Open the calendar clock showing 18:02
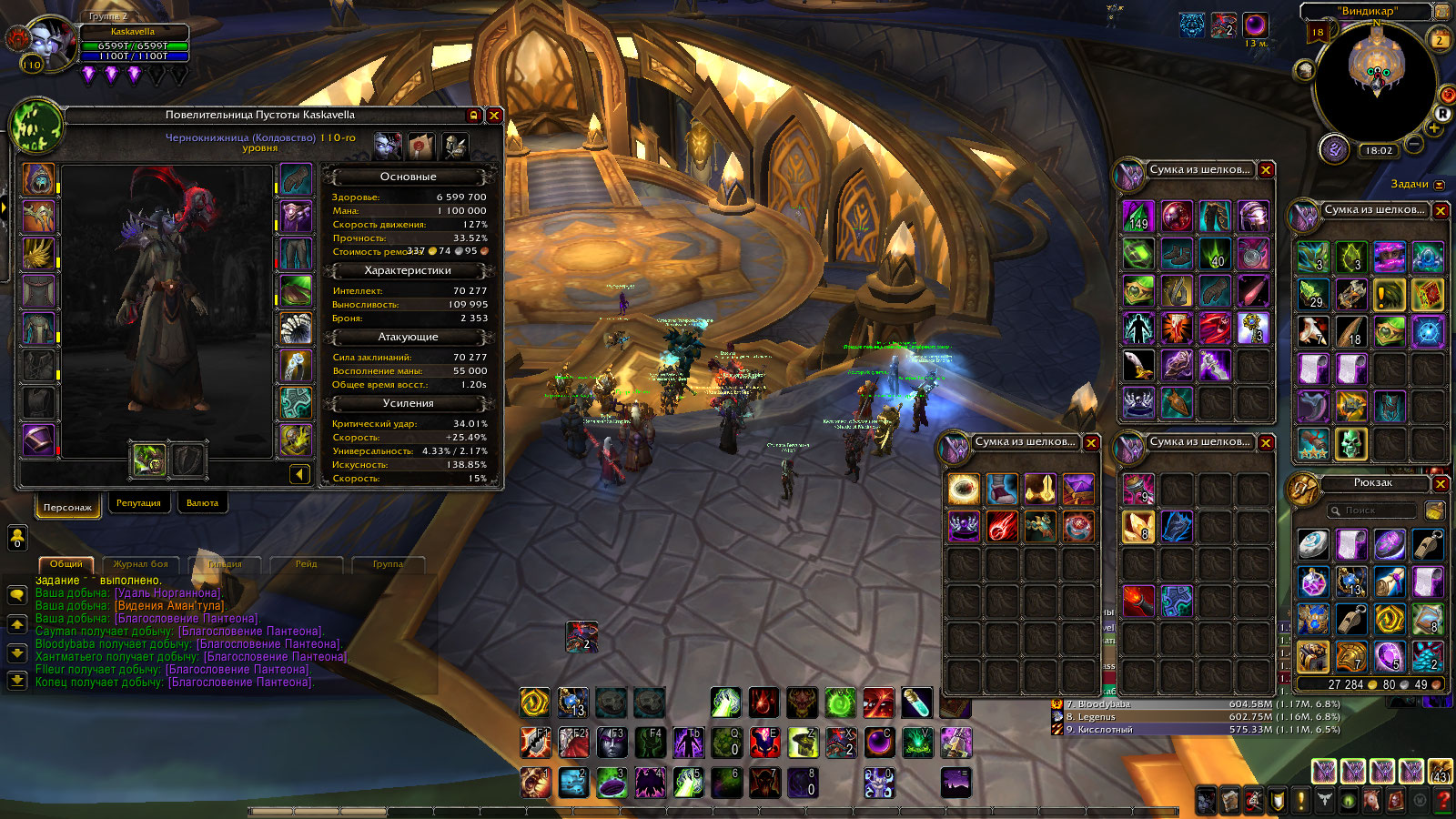This screenshot has height=819, width=1456. click(x=1379, y=150)
